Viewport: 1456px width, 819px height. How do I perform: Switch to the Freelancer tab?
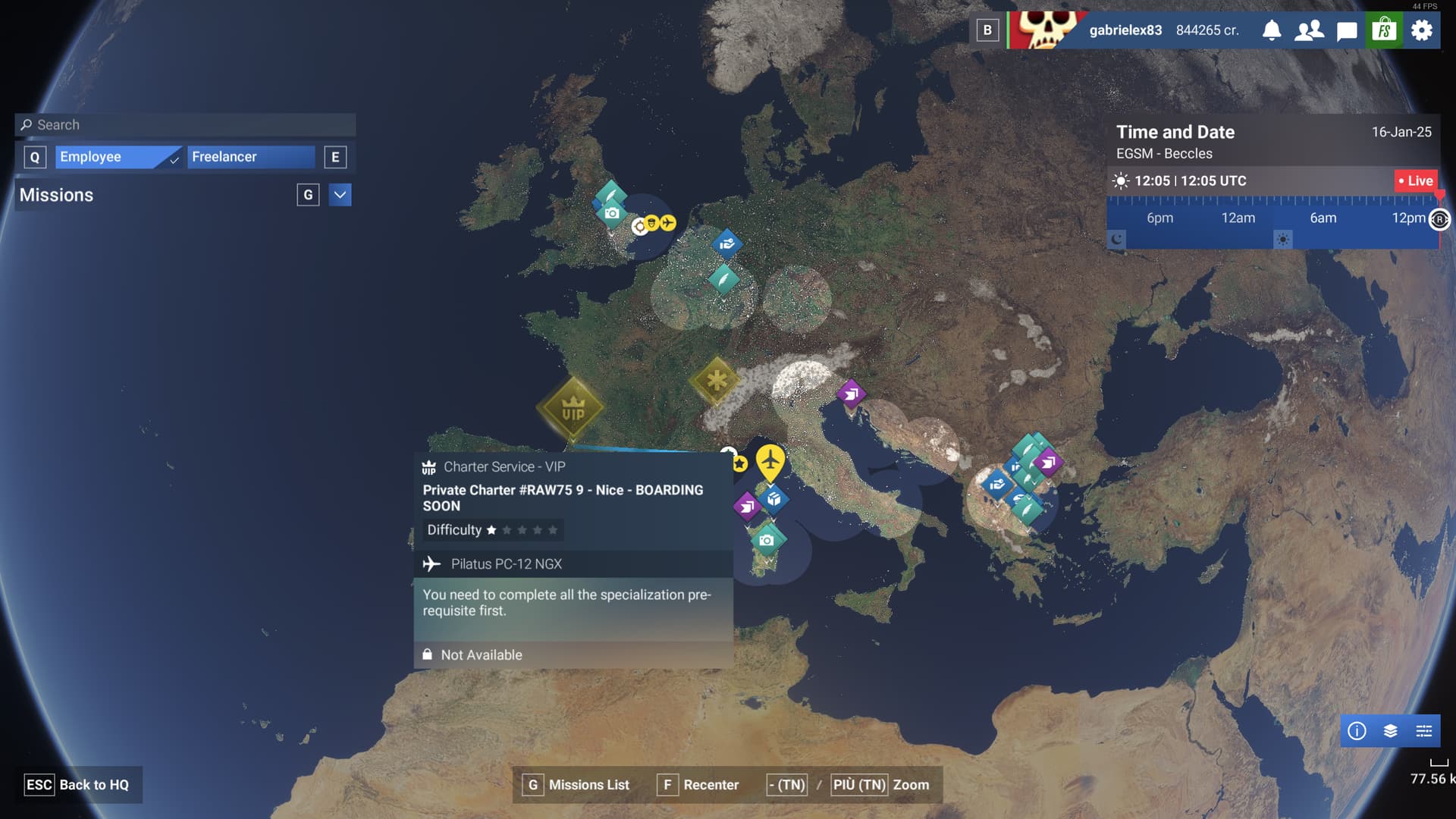(x=250, y=157)
